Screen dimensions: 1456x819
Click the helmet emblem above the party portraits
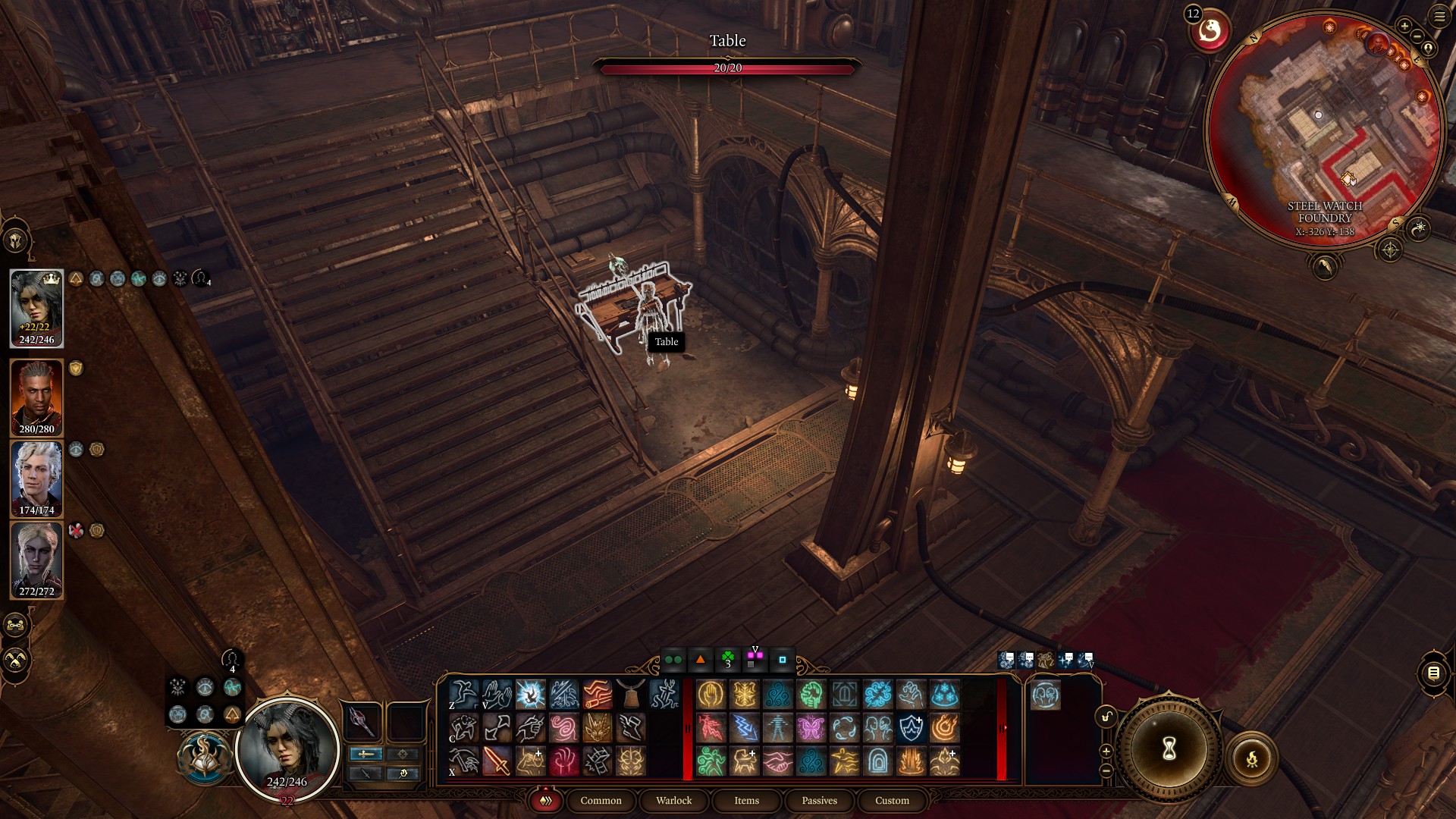(x=17, y=241)
